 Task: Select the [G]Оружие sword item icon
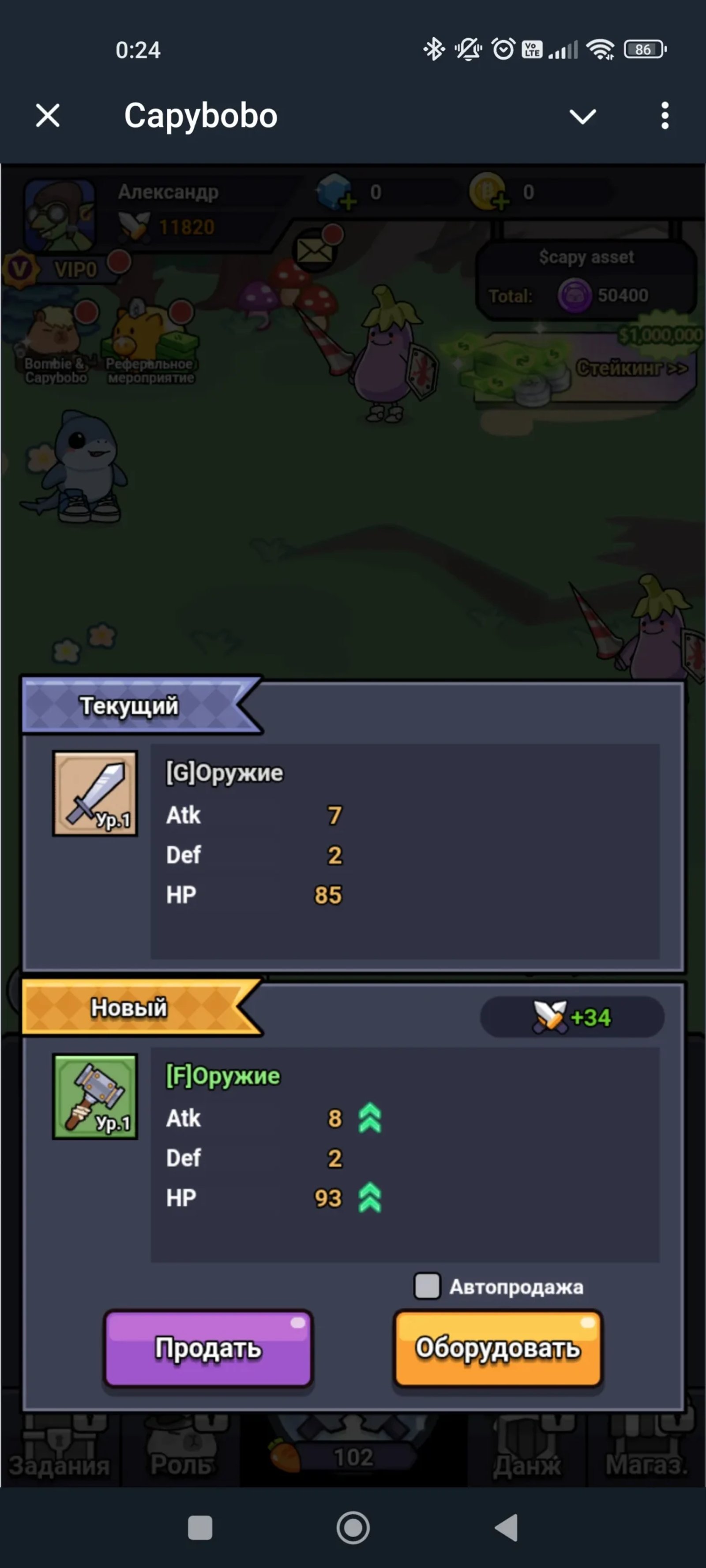(95, 793)
